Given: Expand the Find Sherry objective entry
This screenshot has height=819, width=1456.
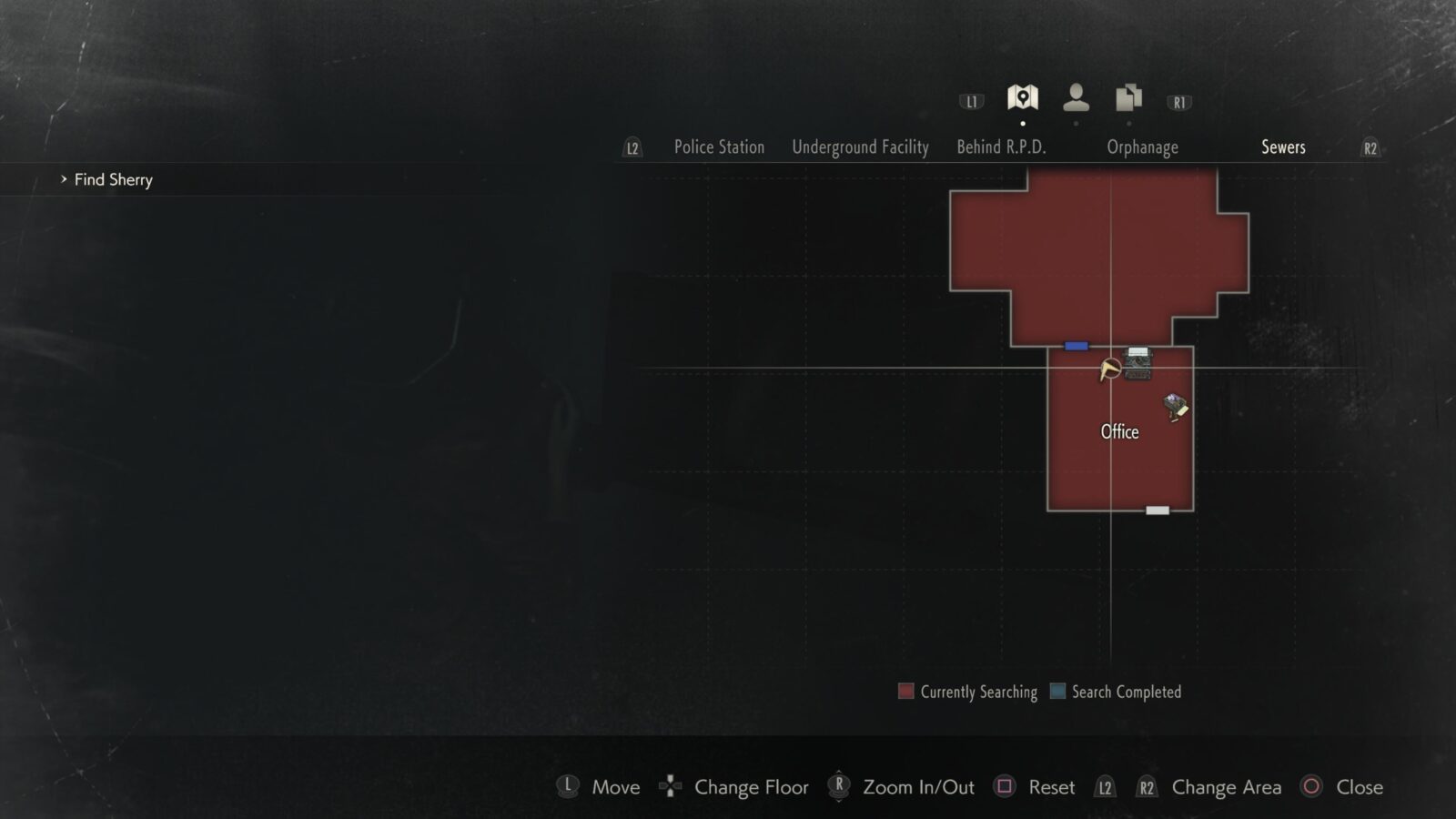Looking at the screenshot, I should (x=111, y=179).
